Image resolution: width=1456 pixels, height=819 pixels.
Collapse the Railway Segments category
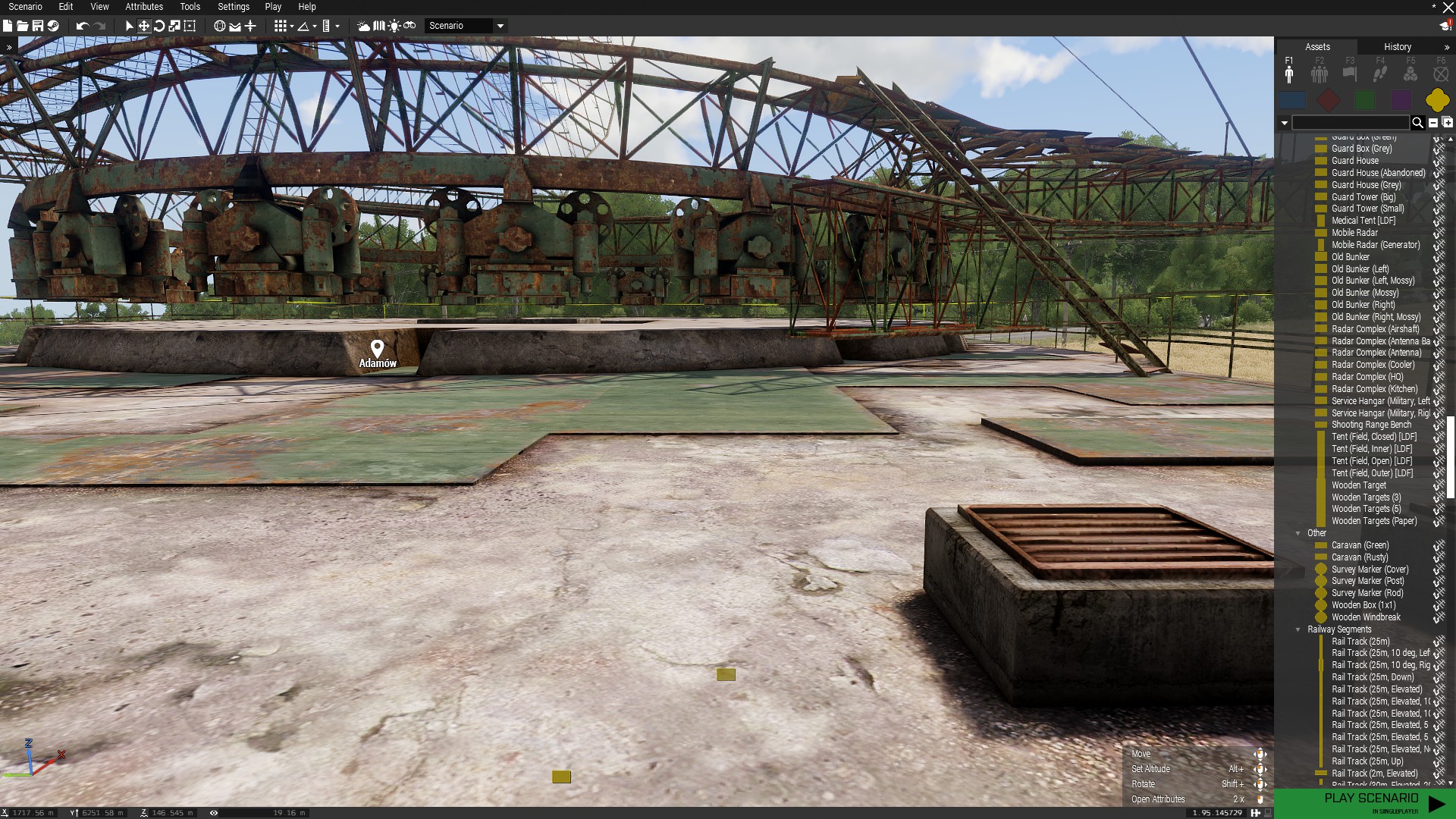(1298, 629)
